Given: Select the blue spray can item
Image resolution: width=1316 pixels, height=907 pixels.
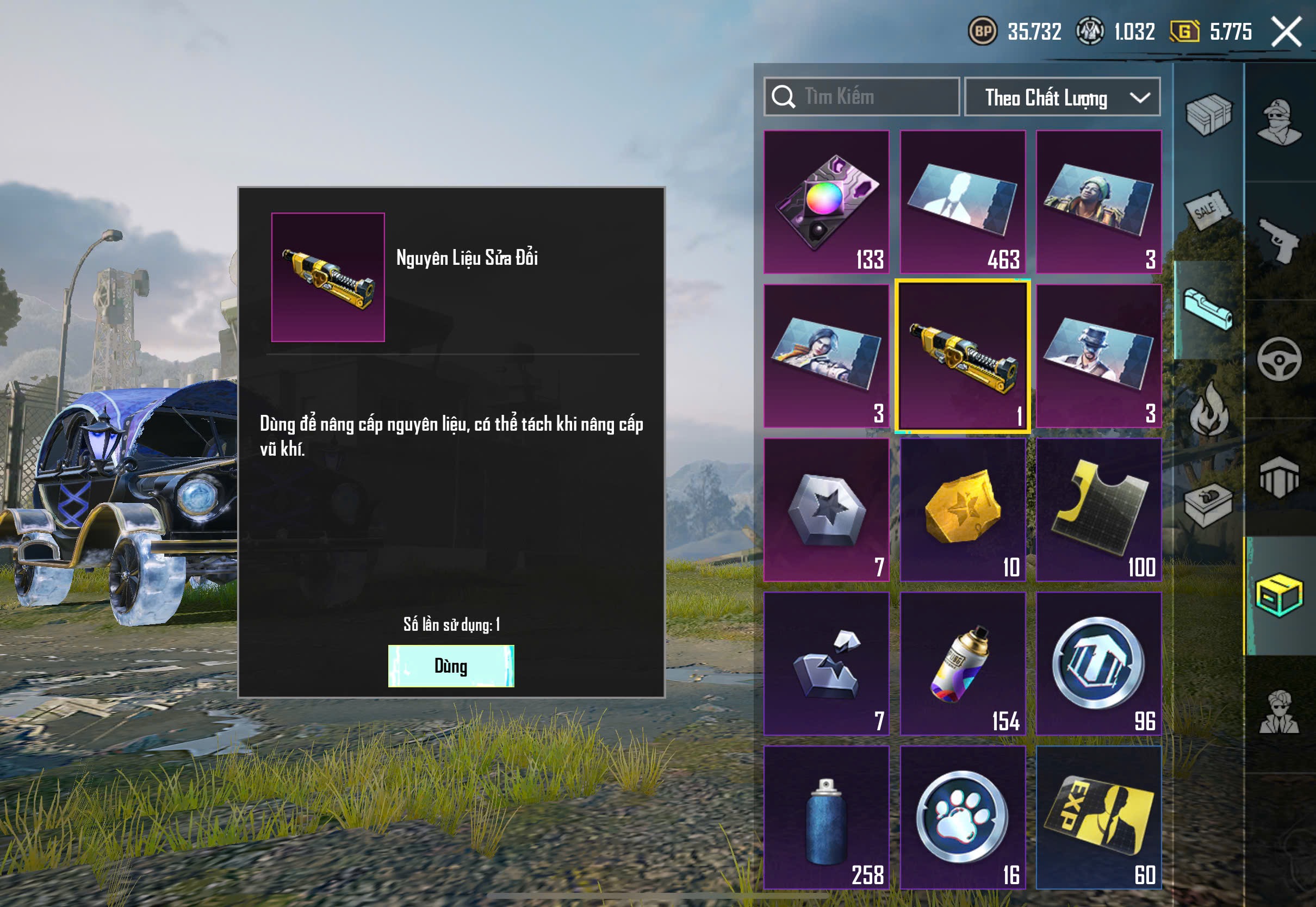Looking at the screenshot, I should [826, 817].
